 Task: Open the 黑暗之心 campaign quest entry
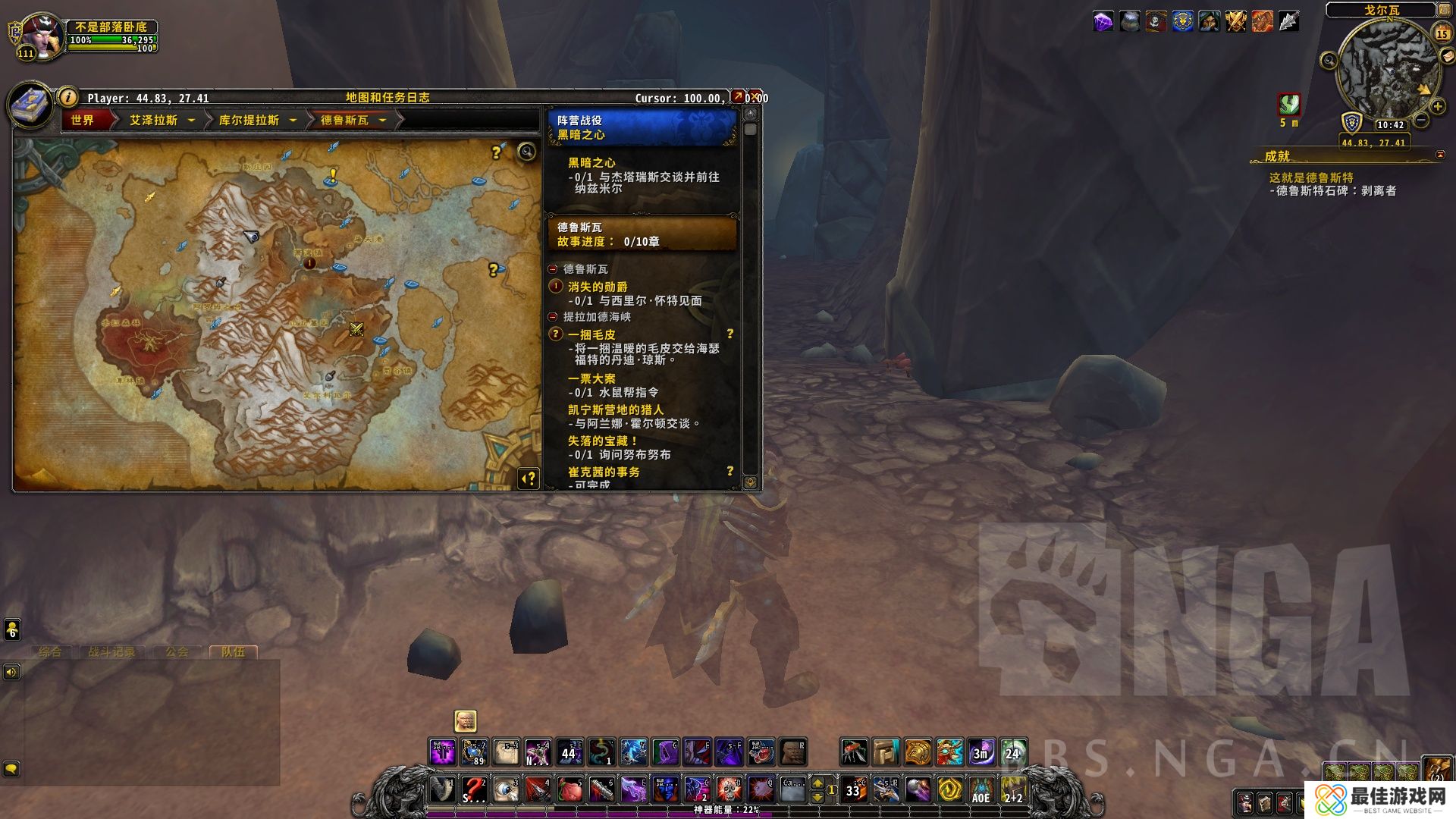pos(591,162)
